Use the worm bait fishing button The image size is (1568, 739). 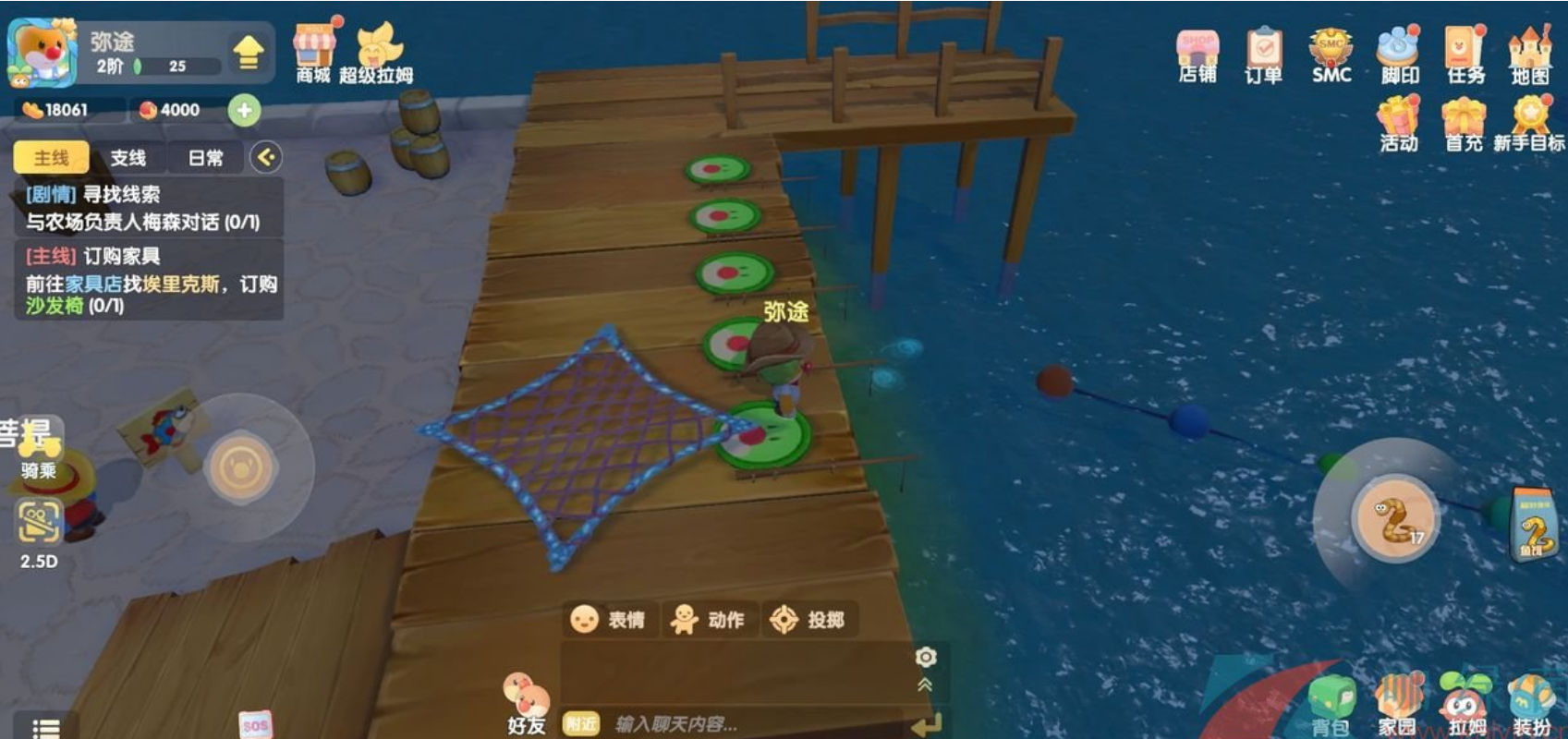pyautogui.click(x=1394, y=519)
